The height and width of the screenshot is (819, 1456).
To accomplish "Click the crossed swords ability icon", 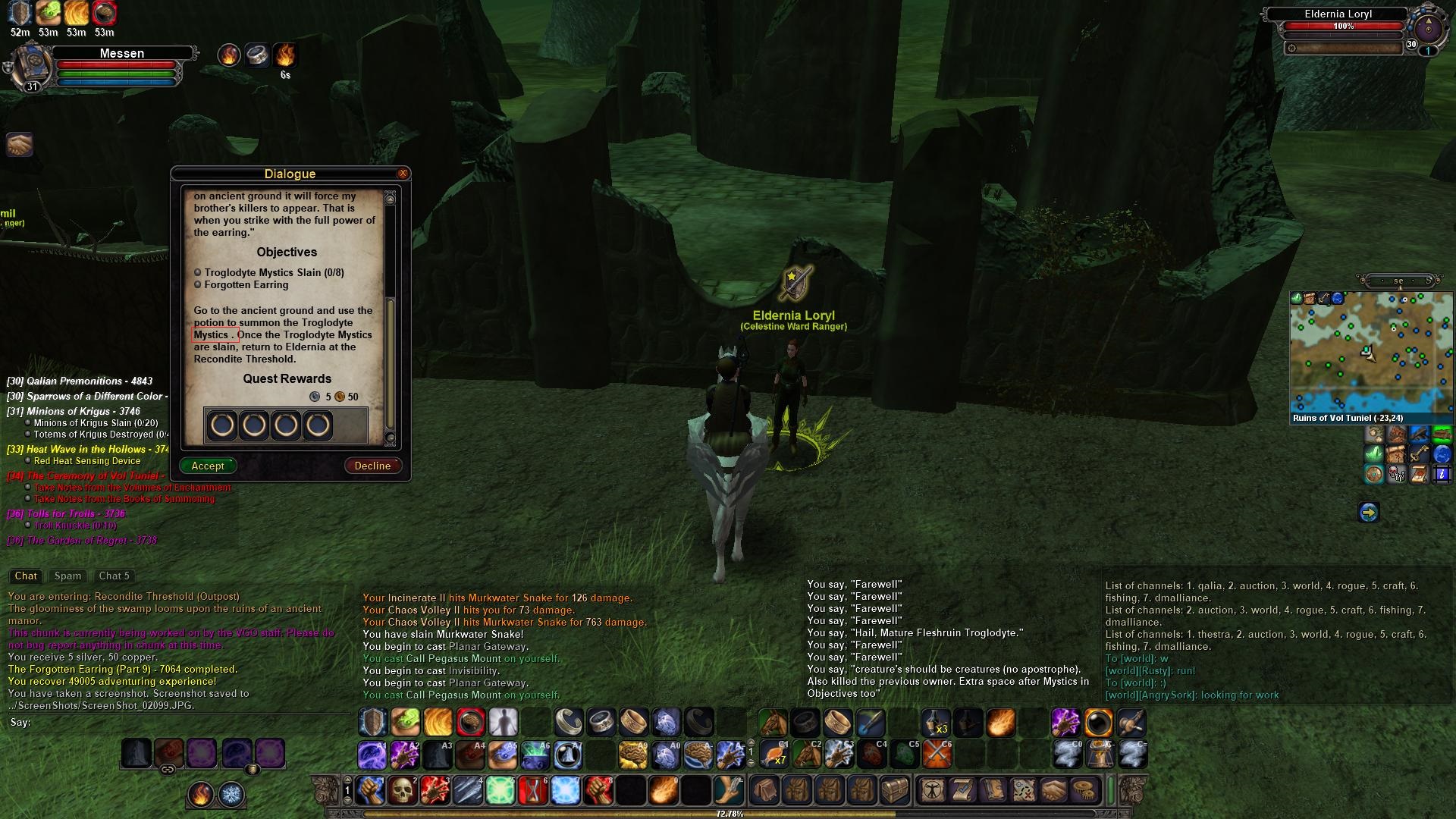I will (937, 755).
